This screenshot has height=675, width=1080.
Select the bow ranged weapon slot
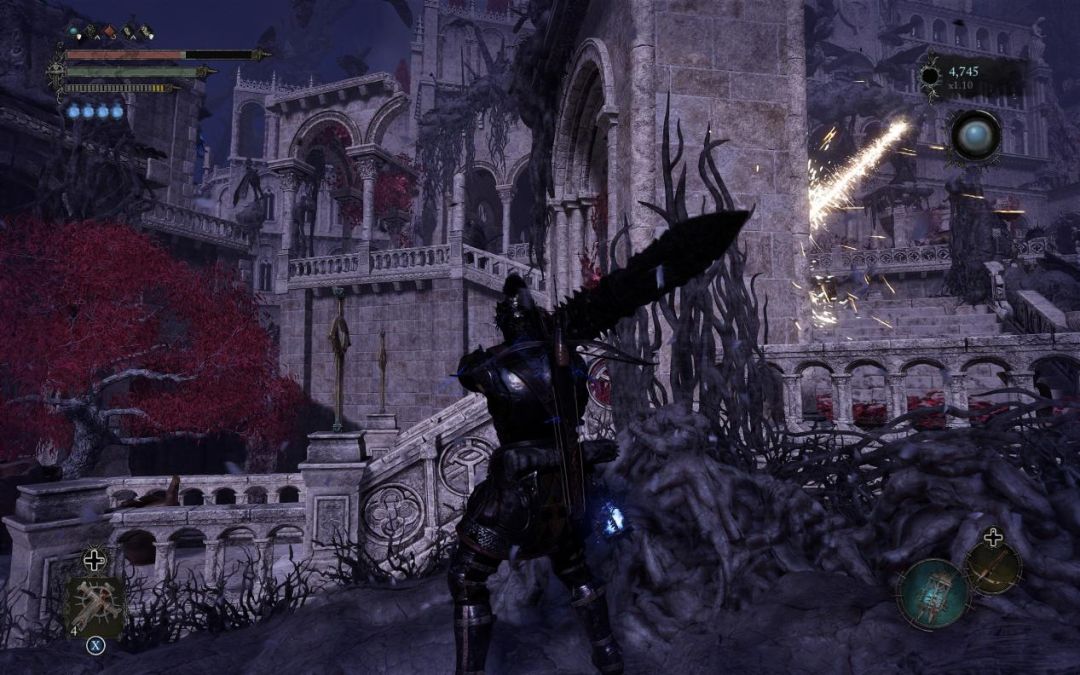click(x=993, y=568)
